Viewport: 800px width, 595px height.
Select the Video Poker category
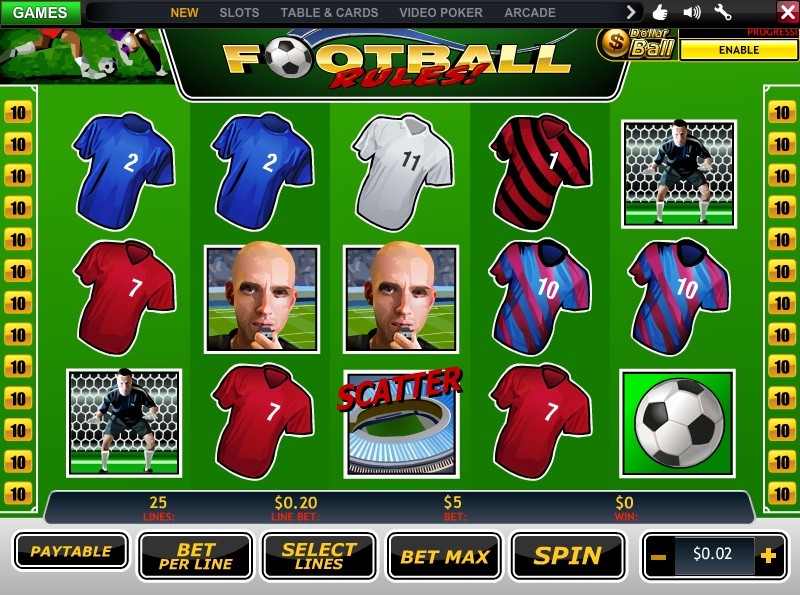coord(441,13)
